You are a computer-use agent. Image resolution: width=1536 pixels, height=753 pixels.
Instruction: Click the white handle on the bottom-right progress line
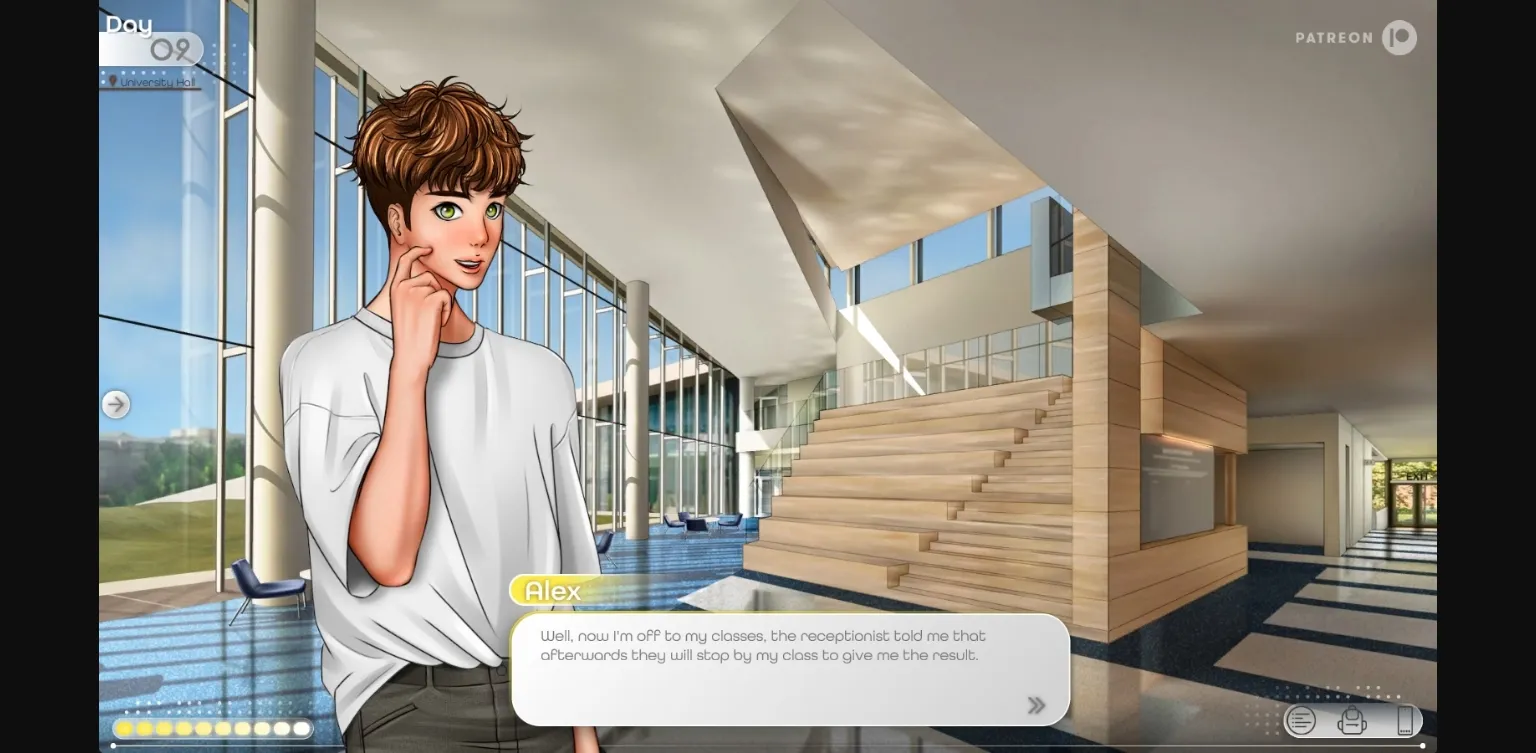tap(1423, 745)
